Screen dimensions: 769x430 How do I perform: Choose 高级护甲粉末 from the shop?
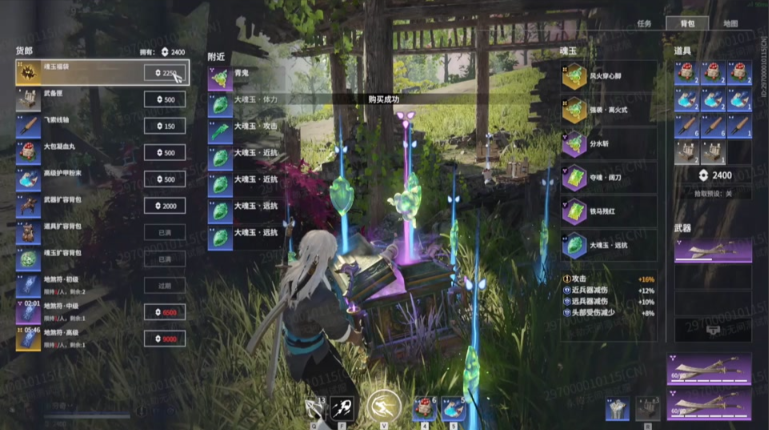(80, 179)
